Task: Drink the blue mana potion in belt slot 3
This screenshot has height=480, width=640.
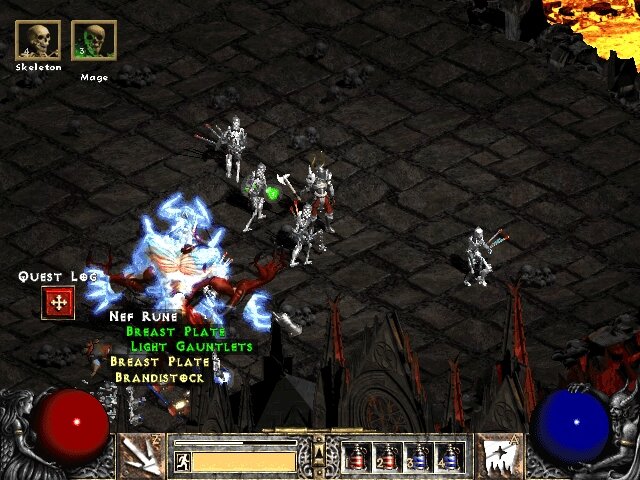Action: pos(420,457)
